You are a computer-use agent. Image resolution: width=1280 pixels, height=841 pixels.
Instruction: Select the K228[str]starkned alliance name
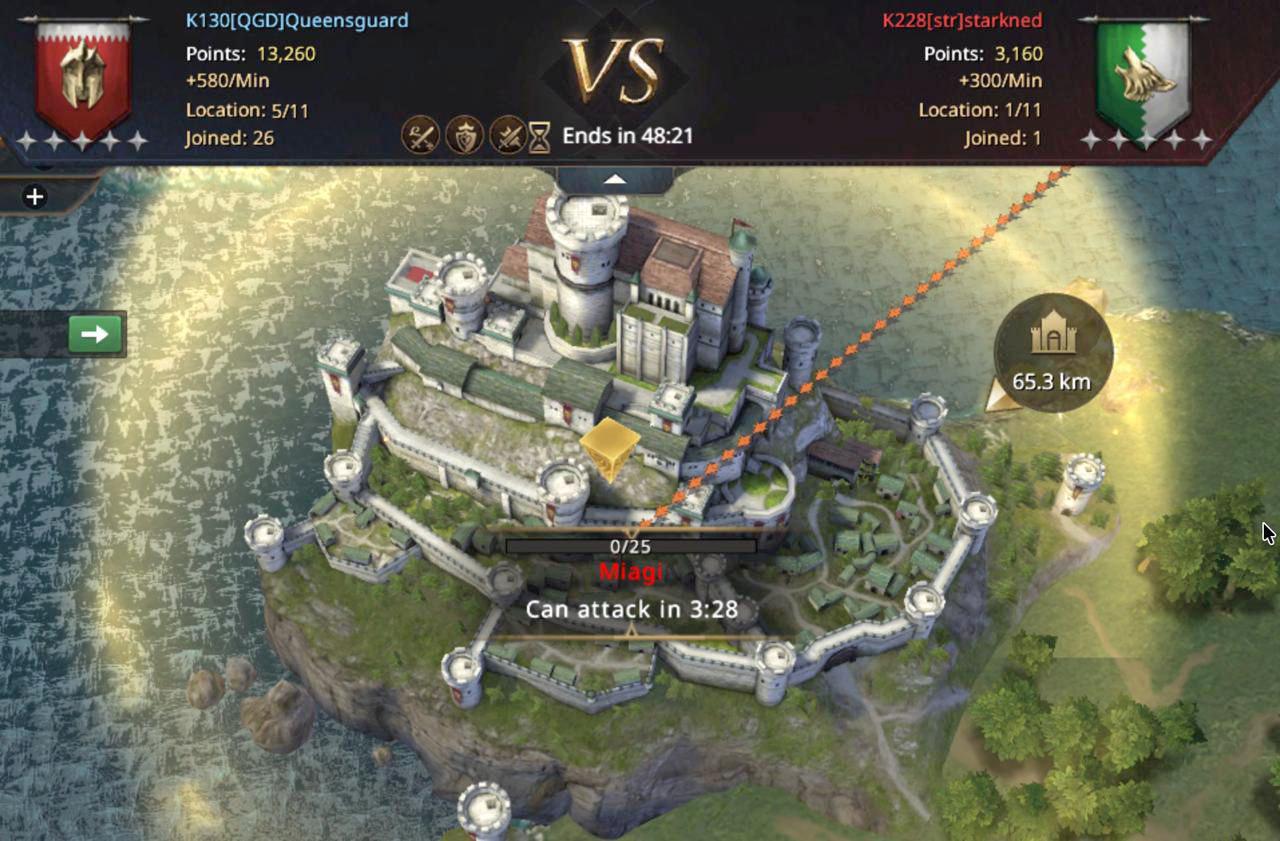[x=962, y=20]
